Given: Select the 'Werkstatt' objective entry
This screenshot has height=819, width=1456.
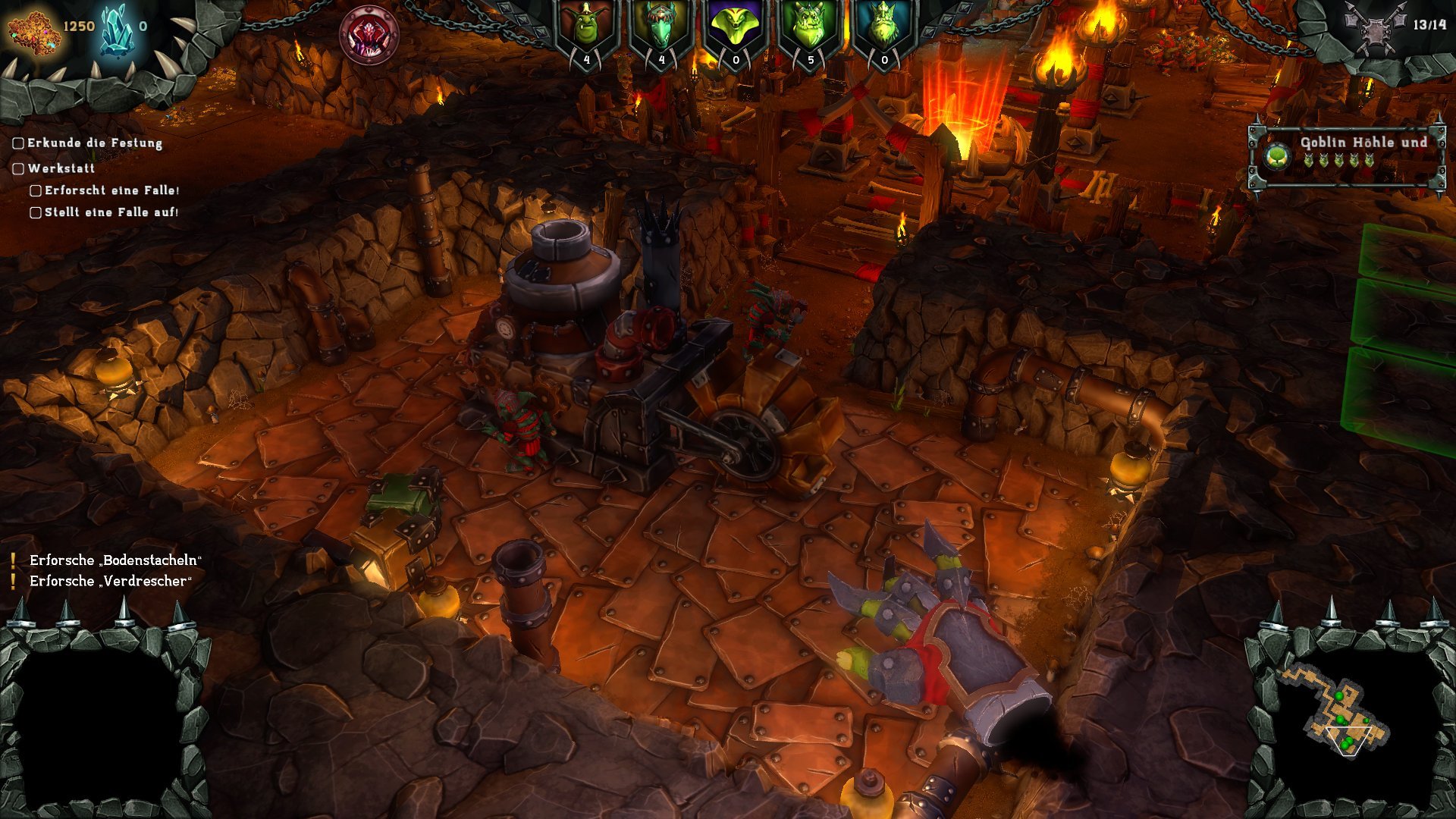Looking at the screenshot, I should pyautogui.click(x=61, y=168).
